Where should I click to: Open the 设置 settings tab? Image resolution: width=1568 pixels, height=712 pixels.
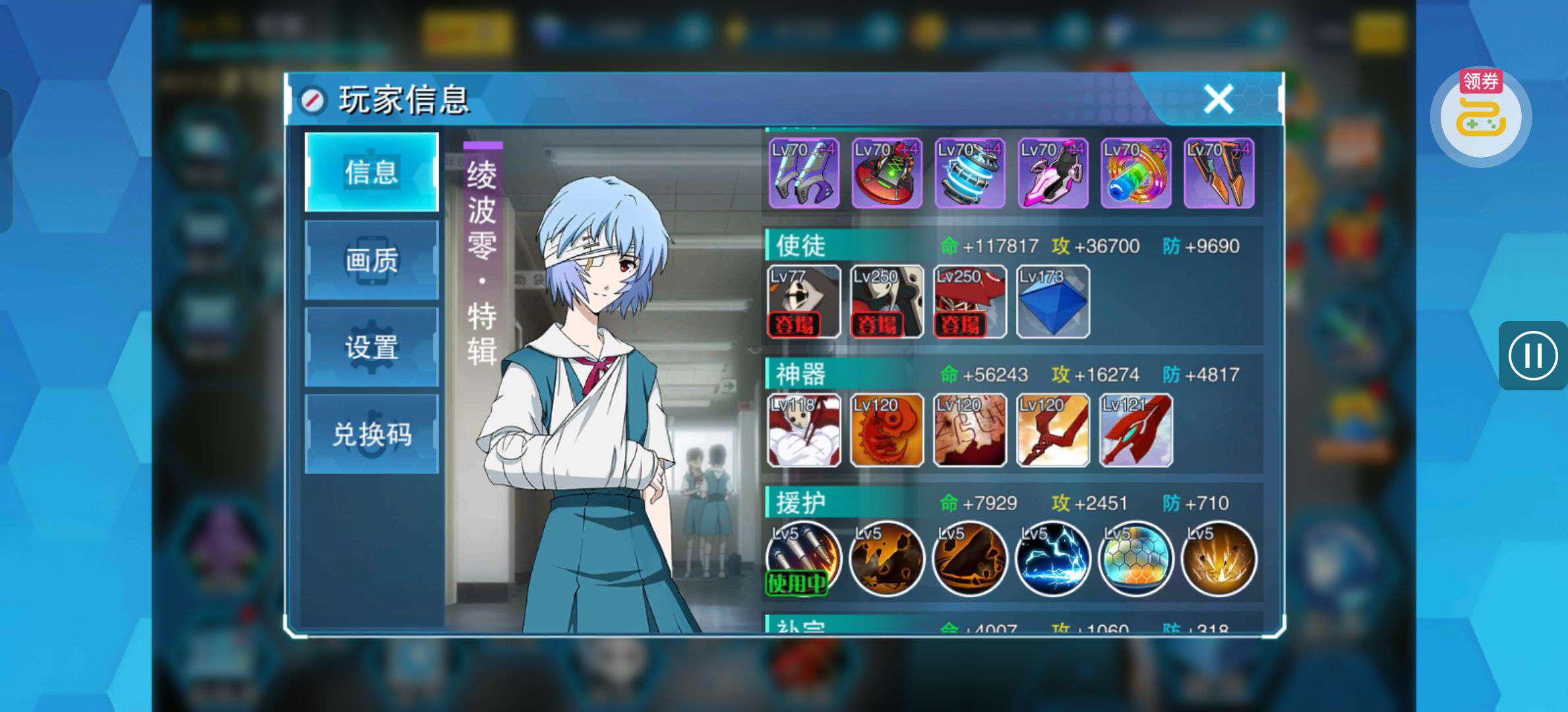(x=372, y=347)
